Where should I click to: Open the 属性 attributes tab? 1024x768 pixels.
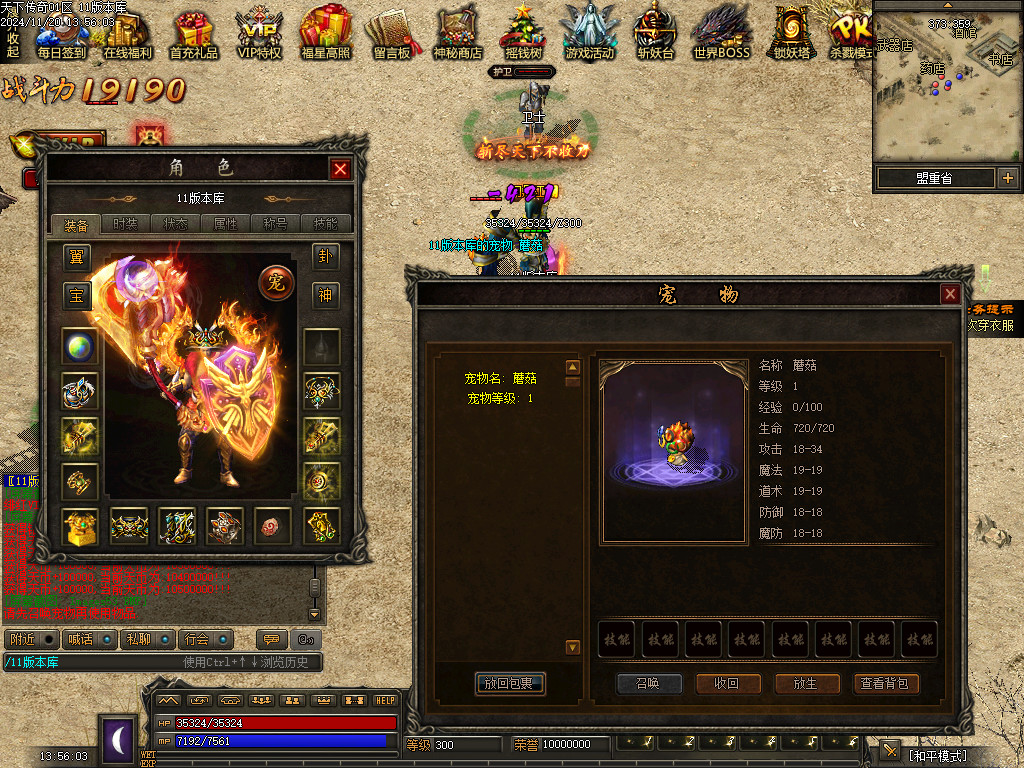coord(226,224)
